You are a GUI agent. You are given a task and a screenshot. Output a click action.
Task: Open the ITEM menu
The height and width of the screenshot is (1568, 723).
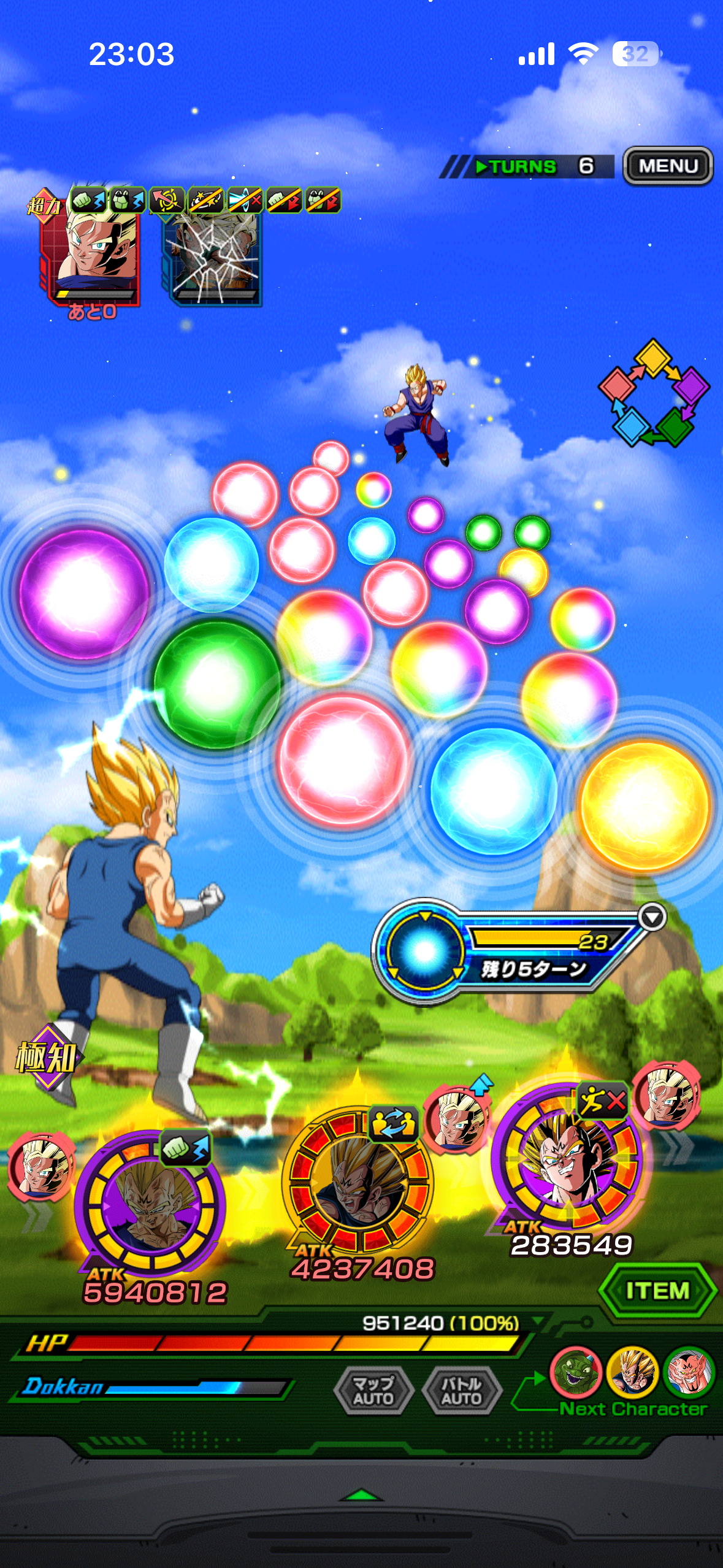657,1291
